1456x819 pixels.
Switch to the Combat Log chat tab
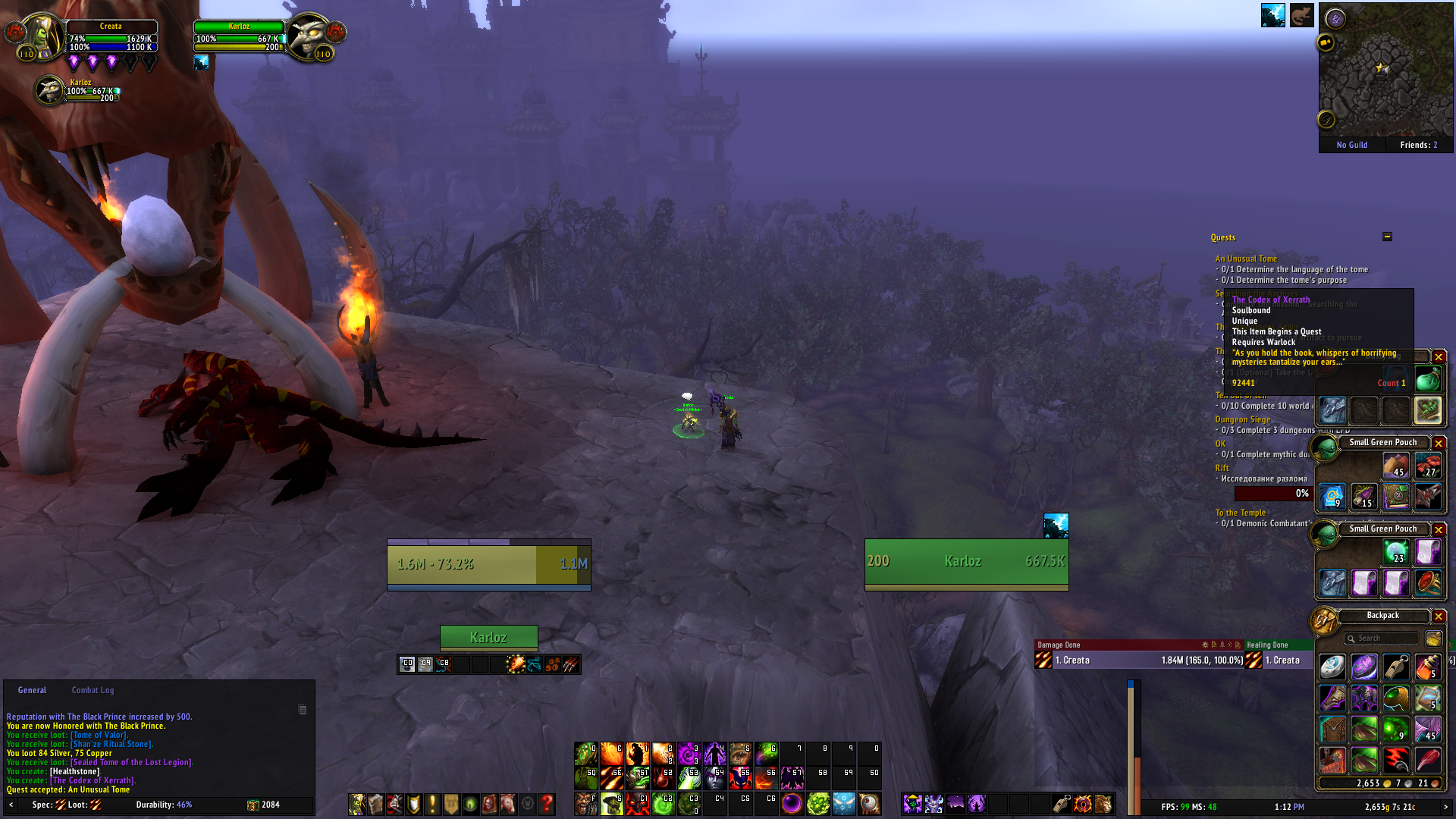93,690
